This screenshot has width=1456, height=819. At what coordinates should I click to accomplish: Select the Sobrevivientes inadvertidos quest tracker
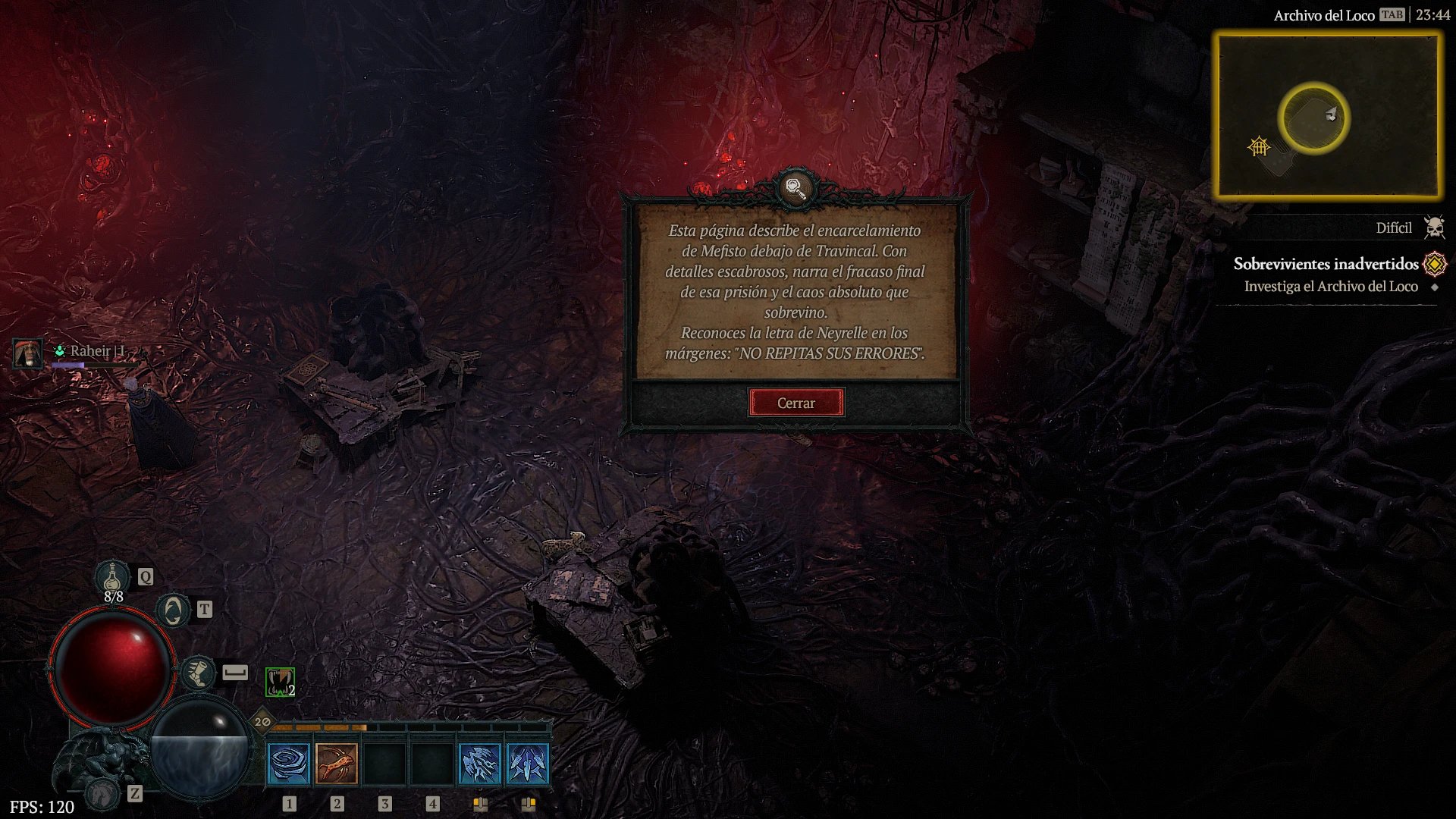coord(1325,264)
